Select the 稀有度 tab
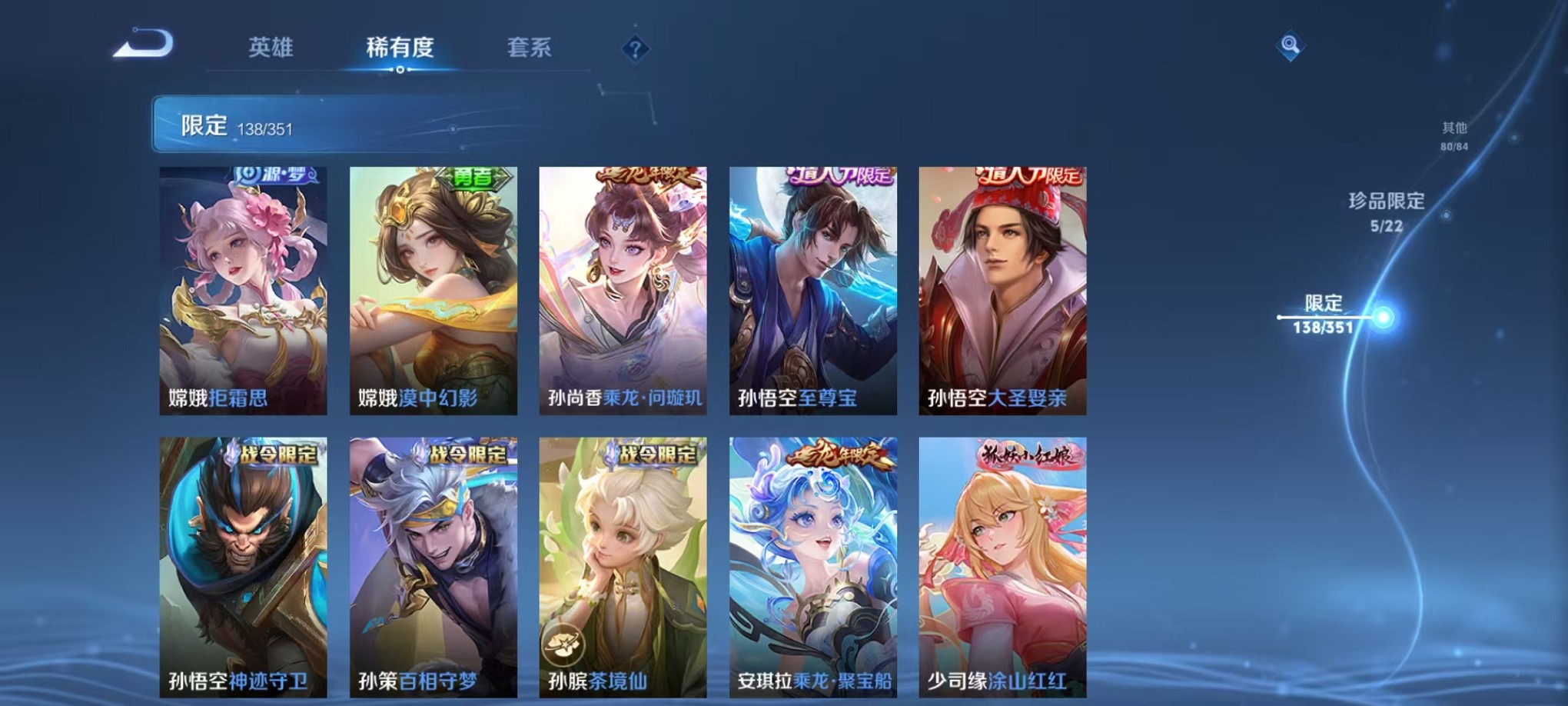This screenshot has width=1568, height=706. point(399,48)
